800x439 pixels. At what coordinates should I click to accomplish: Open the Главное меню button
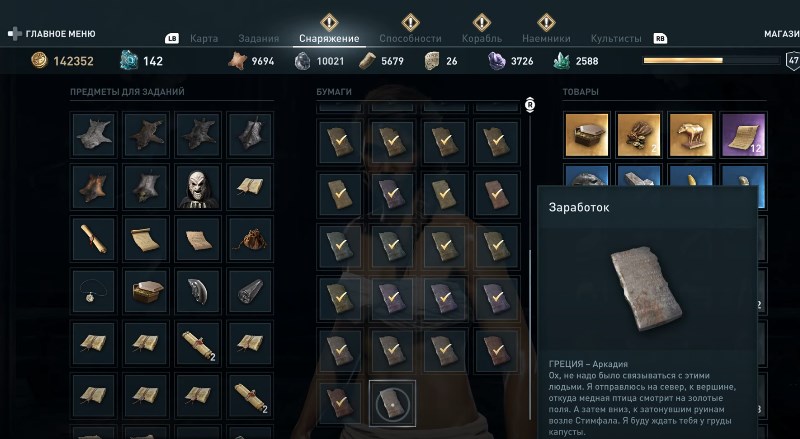pos(51,33)
